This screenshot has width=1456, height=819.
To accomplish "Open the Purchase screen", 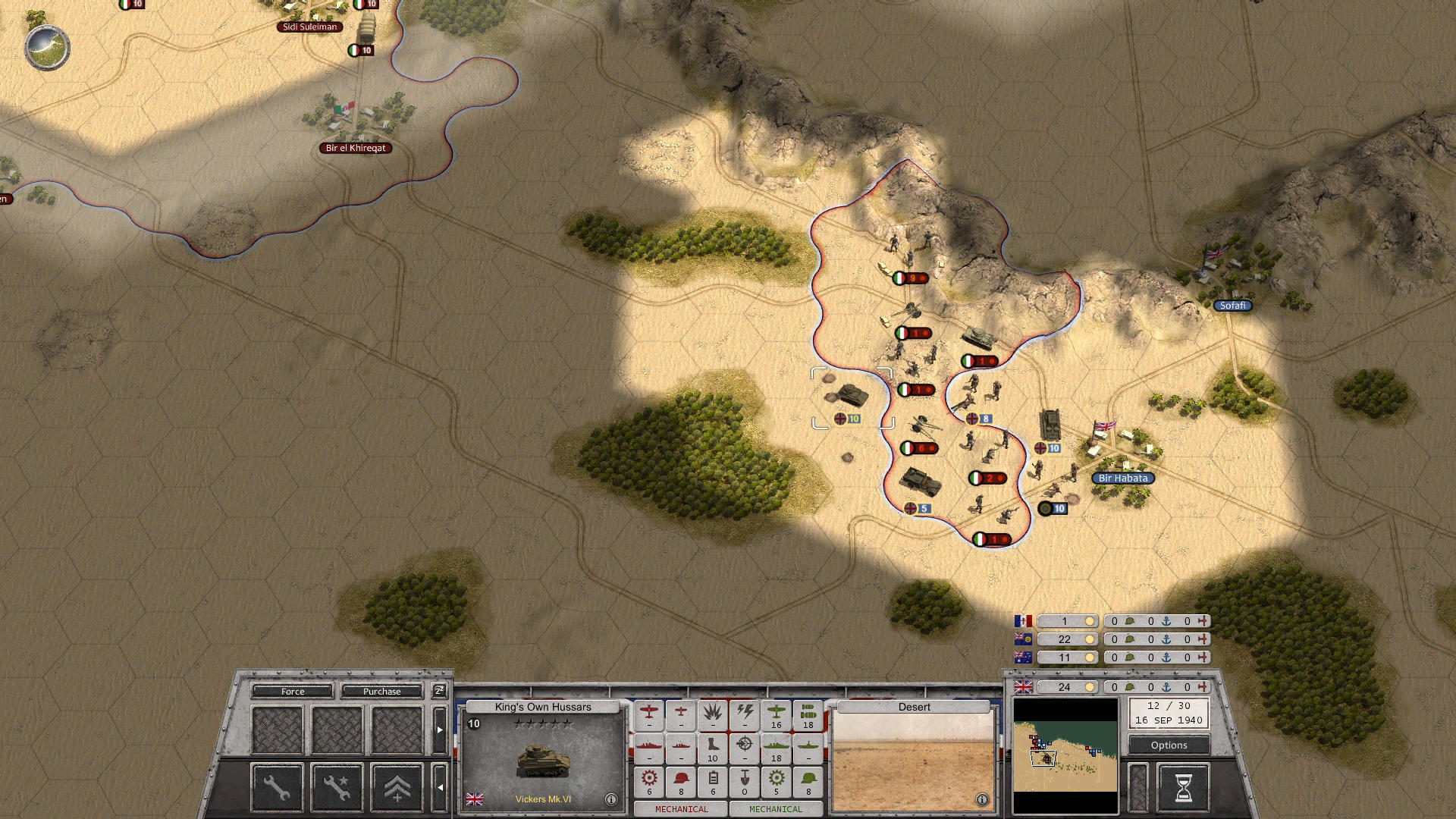I will 382,692.
